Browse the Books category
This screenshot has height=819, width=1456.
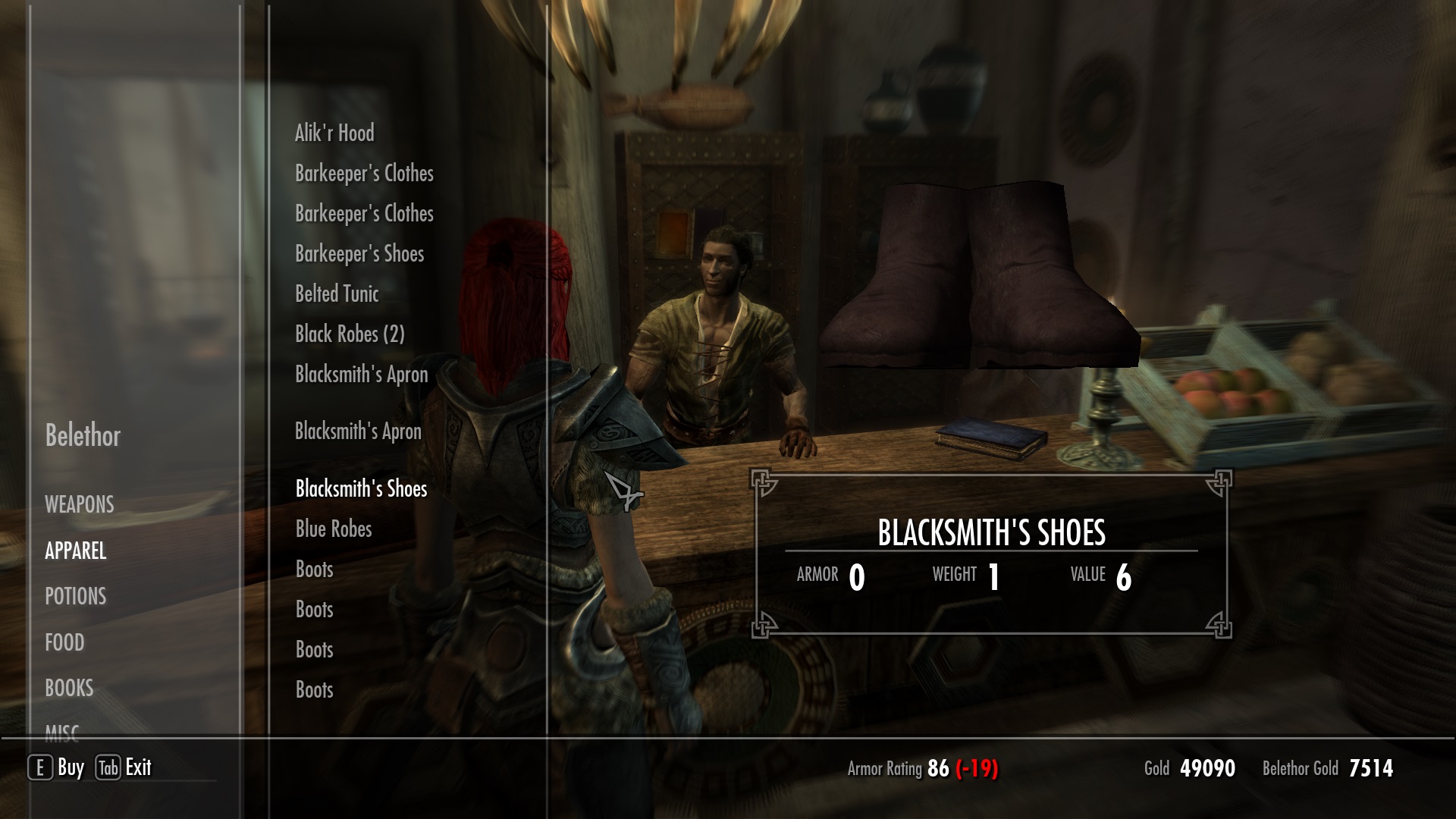(x=69, y=688)
